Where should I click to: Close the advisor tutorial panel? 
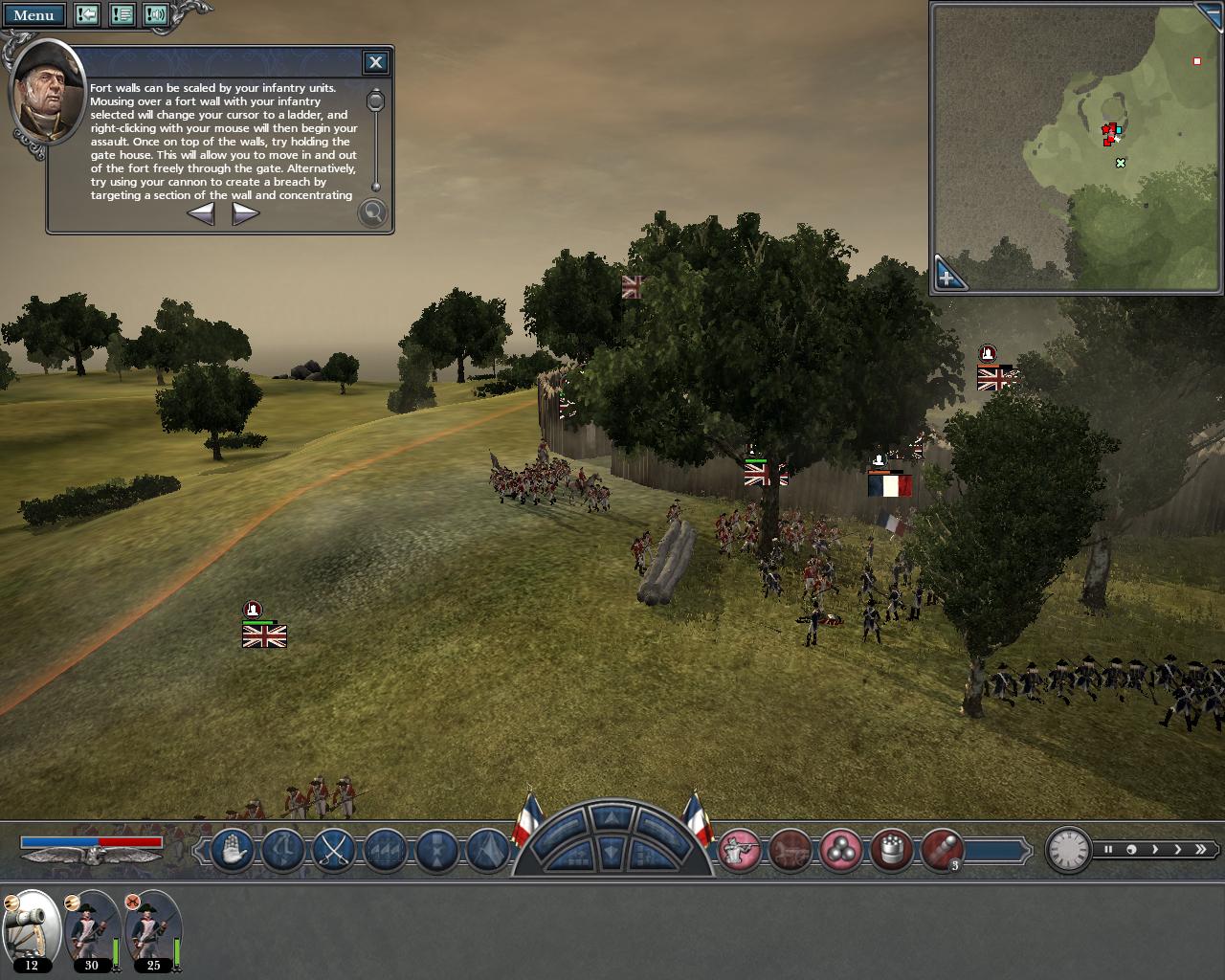(x=375, y=62)
